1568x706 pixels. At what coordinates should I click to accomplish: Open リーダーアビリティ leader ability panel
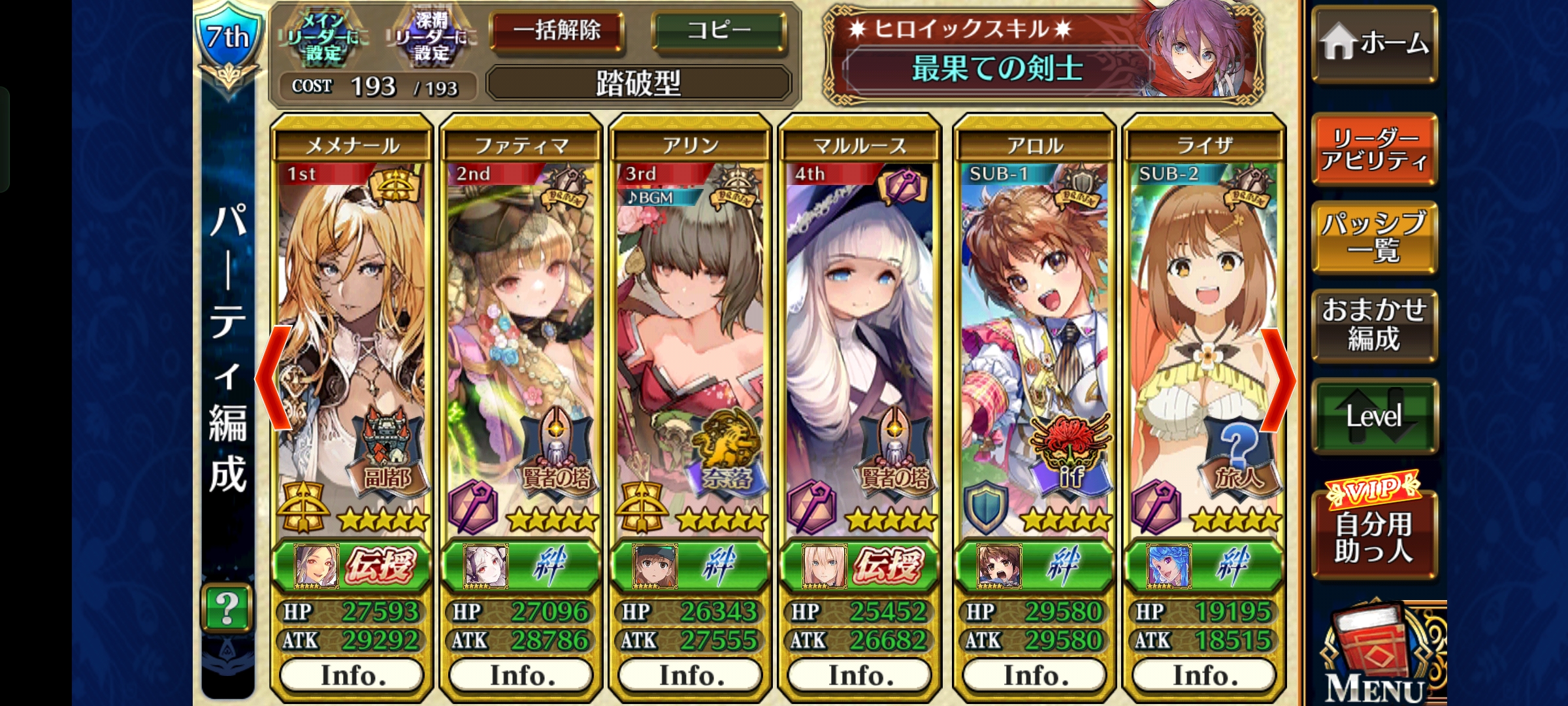tap(1373, 149)
